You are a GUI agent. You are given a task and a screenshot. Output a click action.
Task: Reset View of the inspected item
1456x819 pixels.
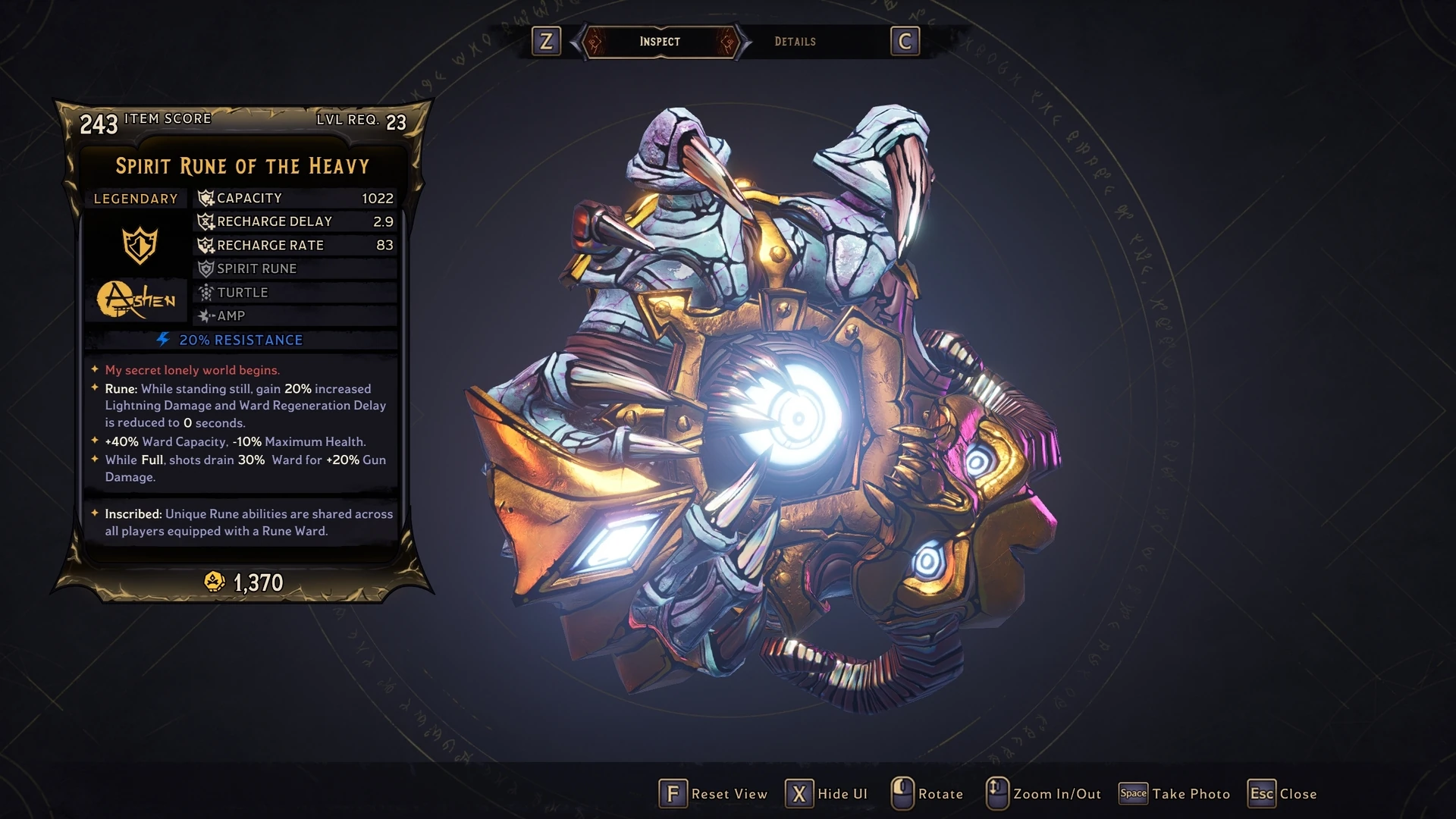click(714, 794)
